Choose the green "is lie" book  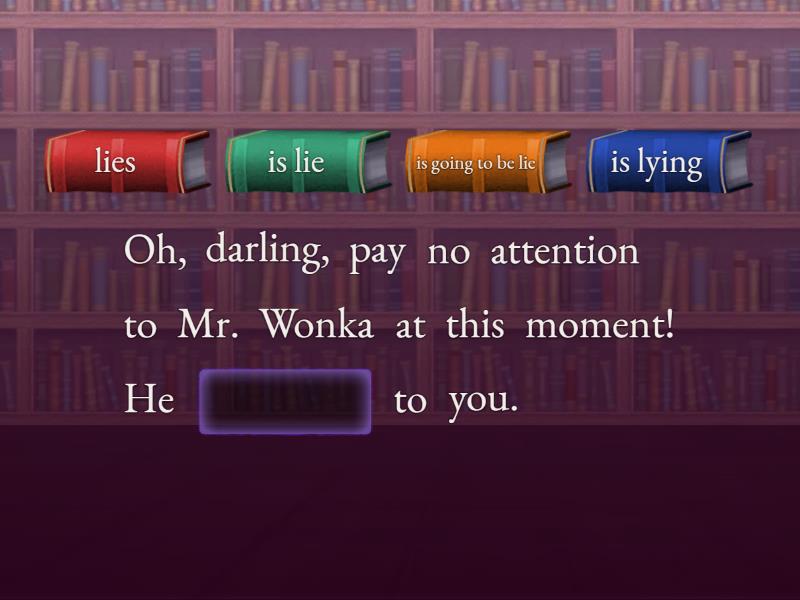click(306, 161)
